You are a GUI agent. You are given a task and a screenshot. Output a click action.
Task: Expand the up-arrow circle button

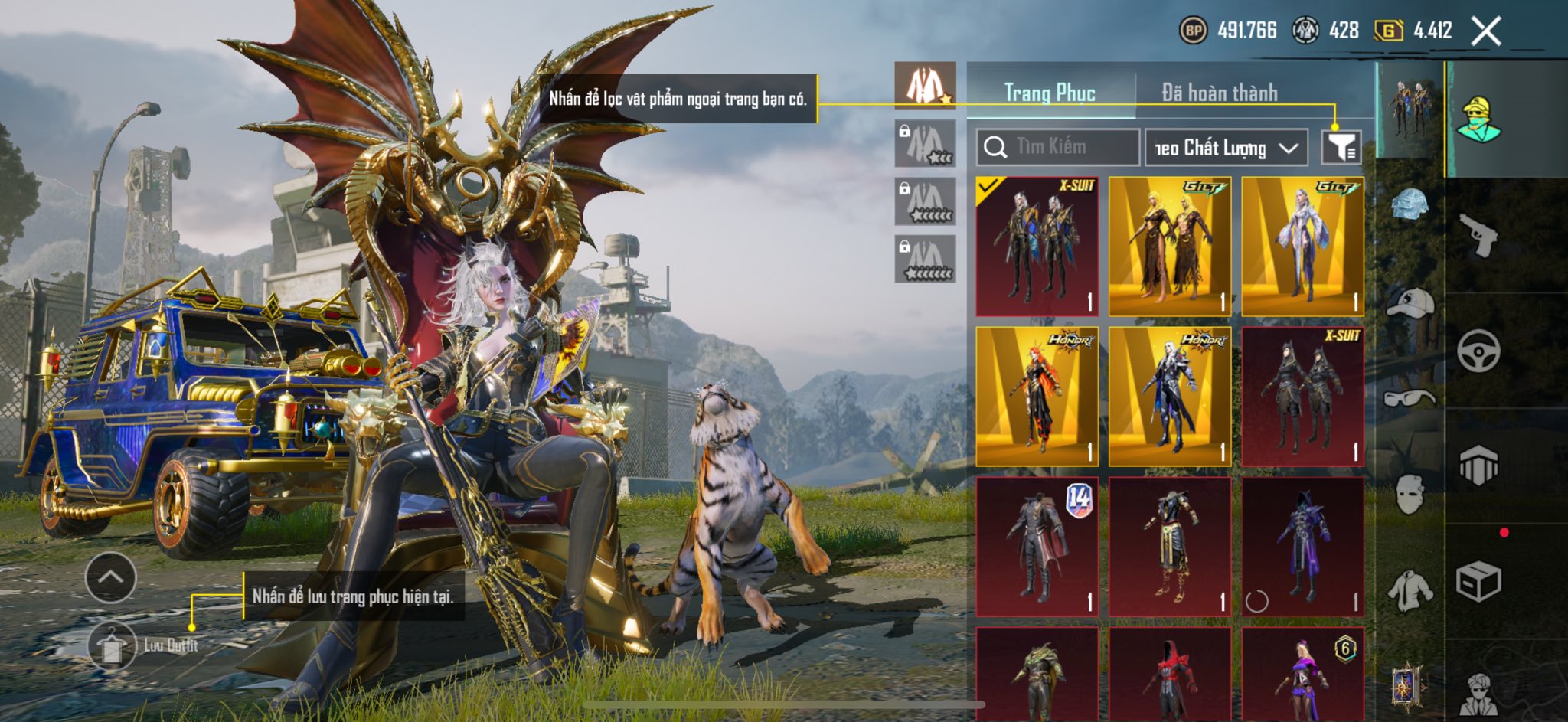coord(111,577)
